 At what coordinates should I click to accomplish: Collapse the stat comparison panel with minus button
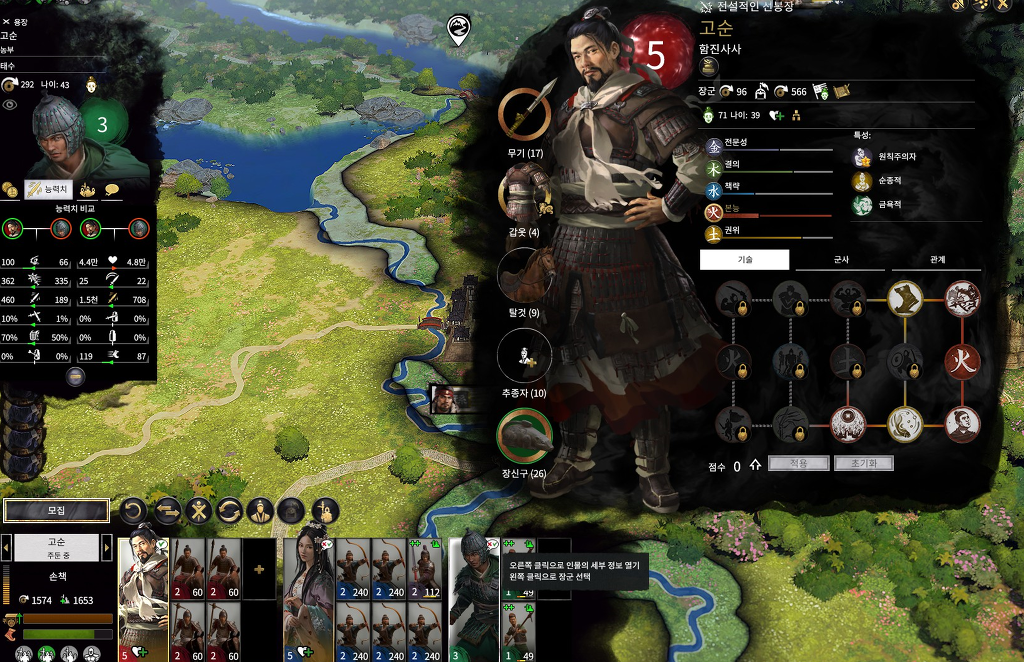pos(75,376)
